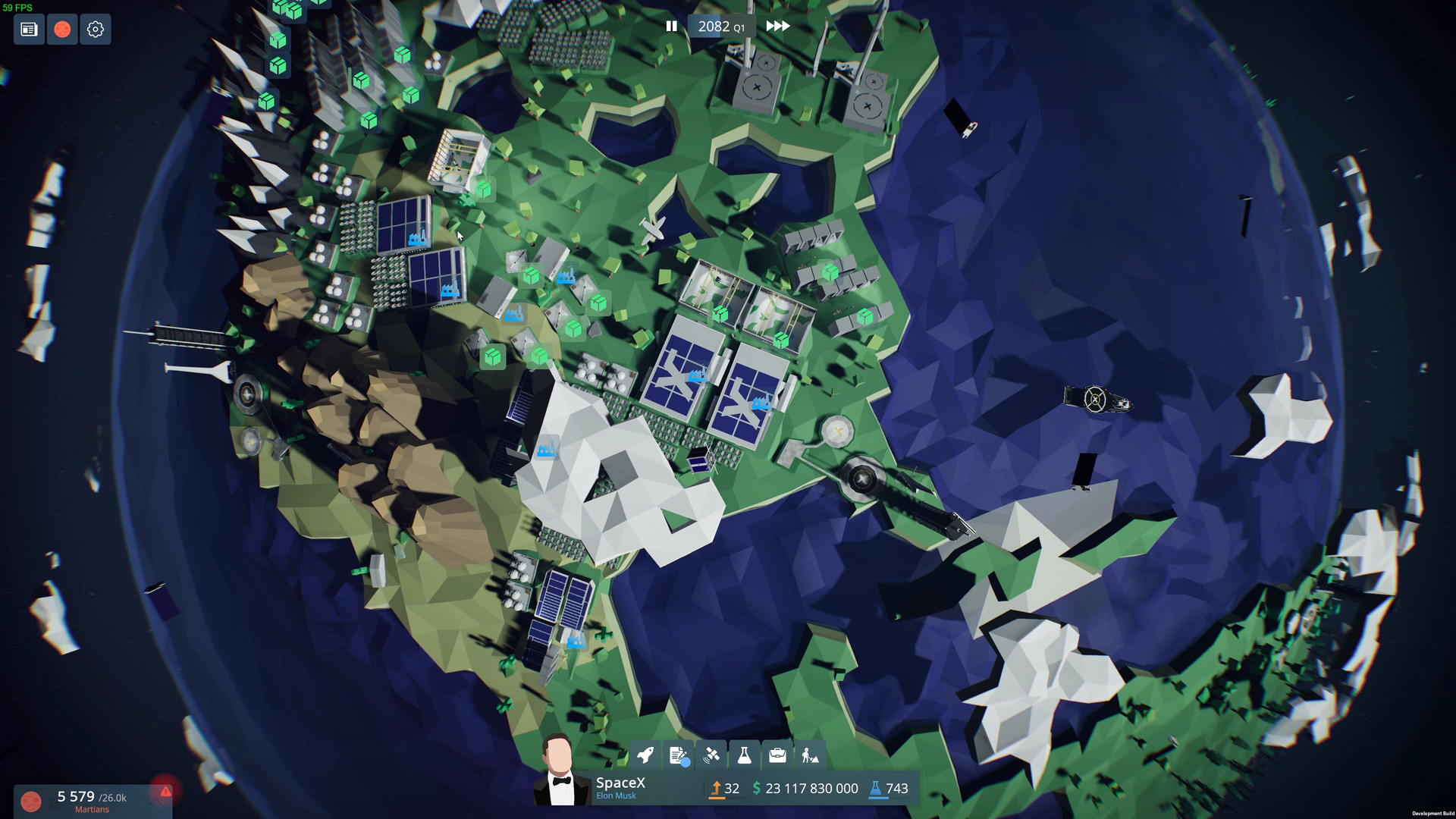
Task: Open the newspaper icon in the top-left
Action: tap(29, 30)
